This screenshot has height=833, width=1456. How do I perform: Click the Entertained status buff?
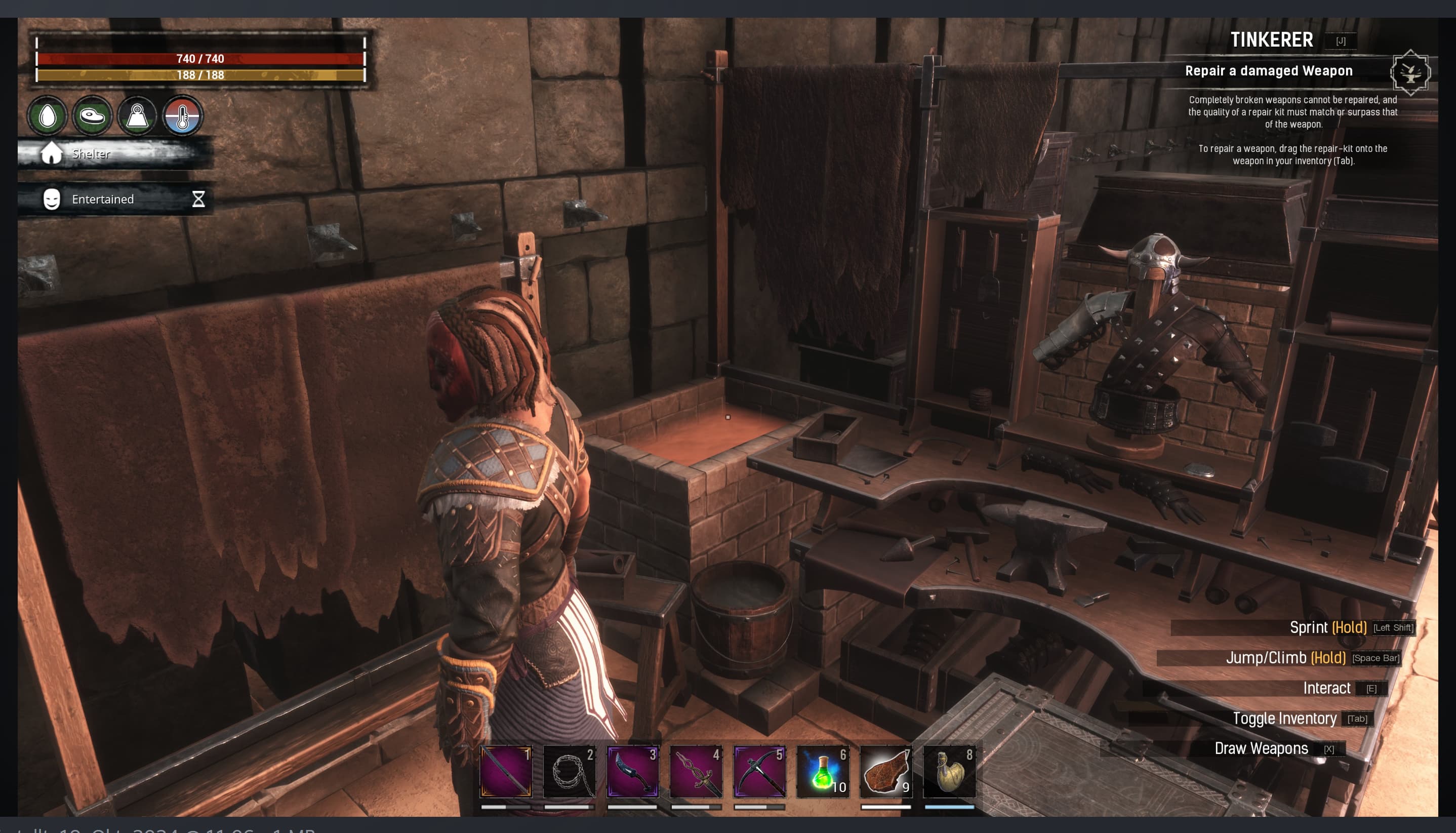(103, 199)
